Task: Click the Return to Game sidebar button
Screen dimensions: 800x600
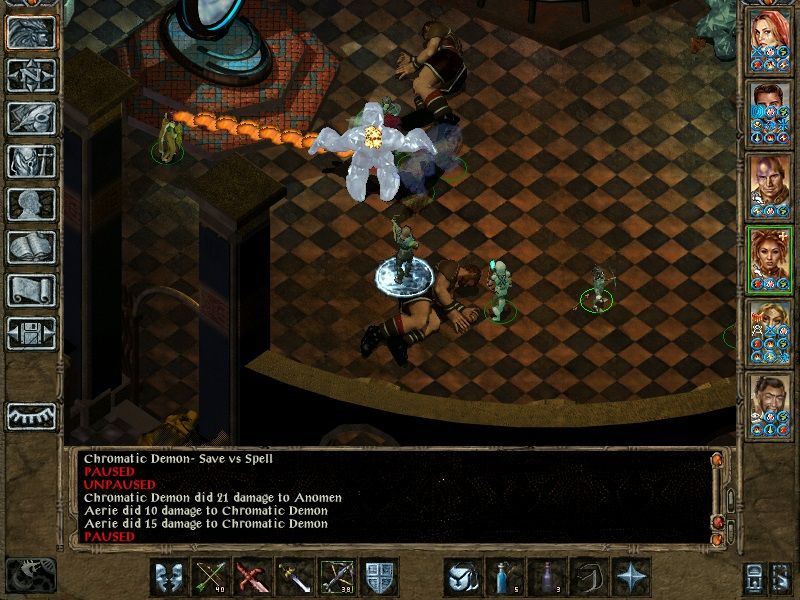Action: click(x=30, y=33)
